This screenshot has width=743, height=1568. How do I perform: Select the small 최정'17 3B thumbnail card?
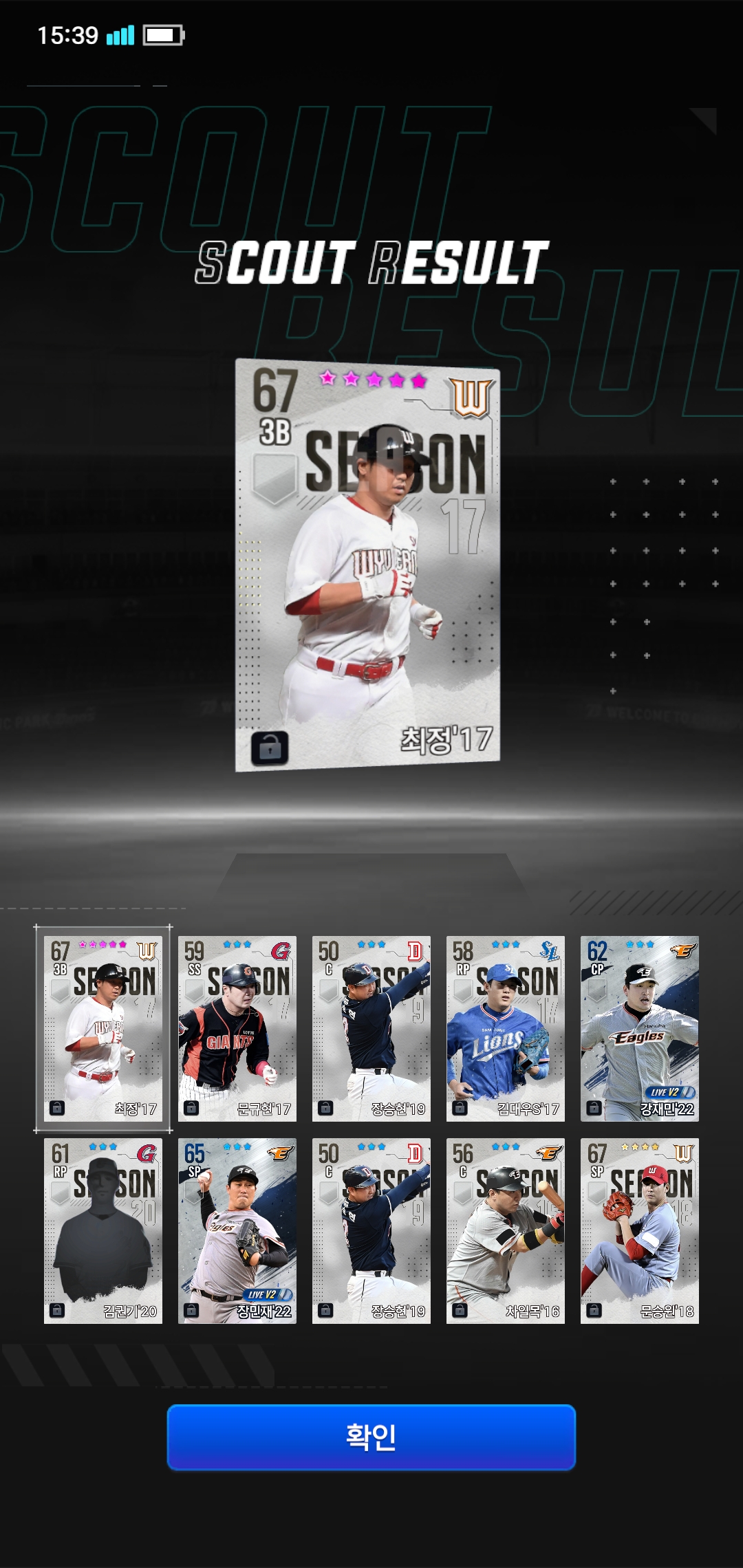pyautogui.click(x=103, y=1028)
